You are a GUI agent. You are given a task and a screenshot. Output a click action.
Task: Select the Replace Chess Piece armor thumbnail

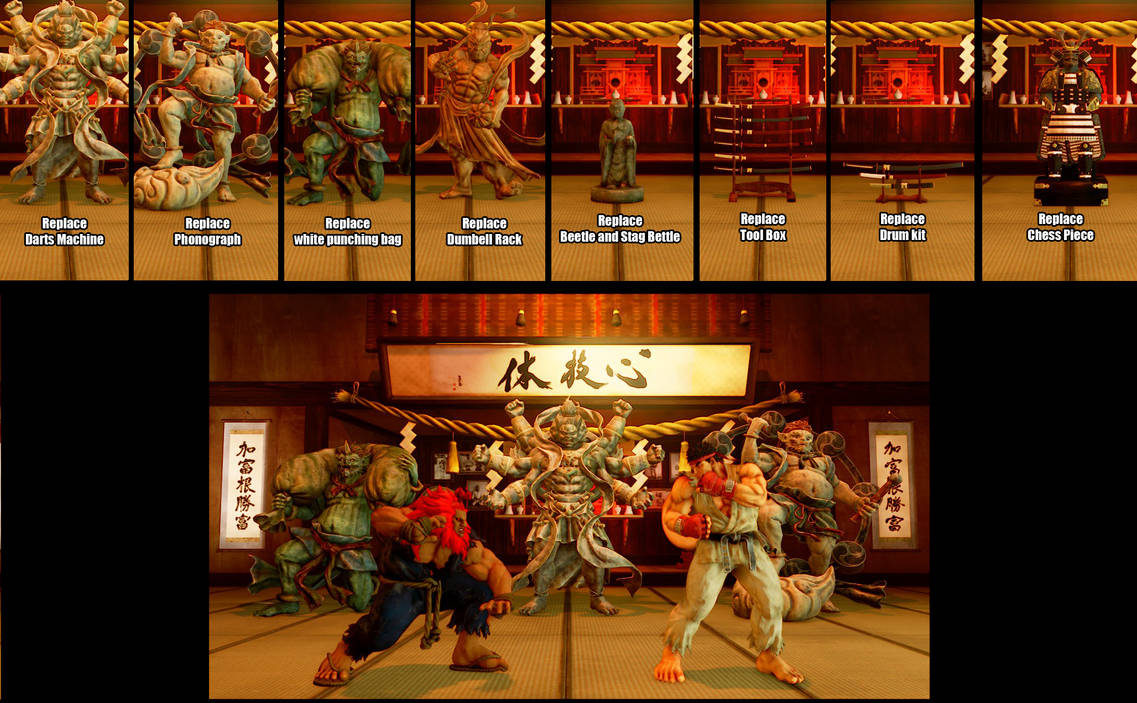pos(1059,140)
